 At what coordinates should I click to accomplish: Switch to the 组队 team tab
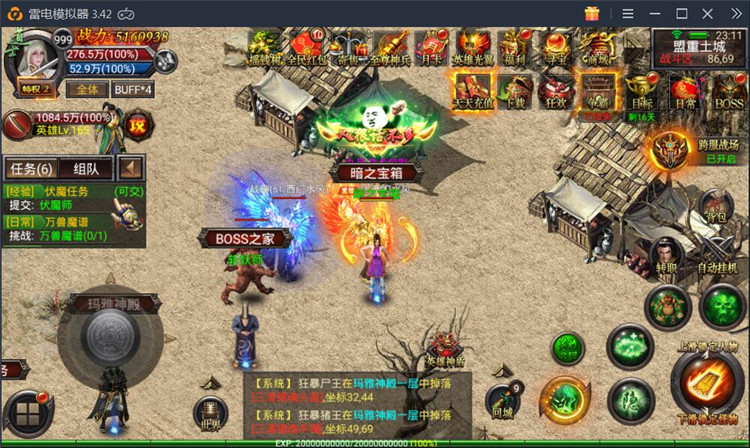coord(86,168)
